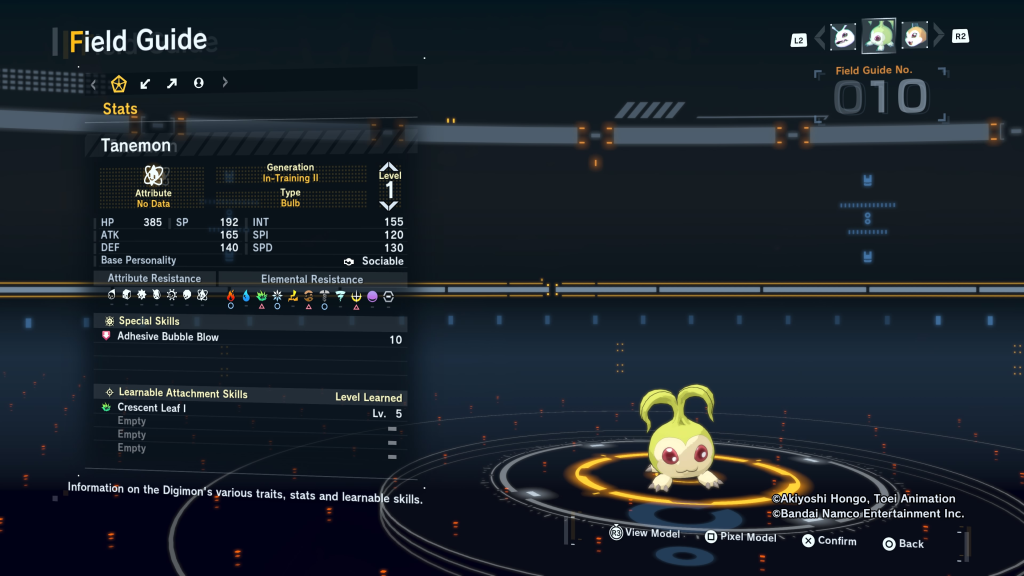Screen dimensions: 1024x576
Task: Select the orange Digimon thumbnail after Tanemon
Action: tap(915, 37)
